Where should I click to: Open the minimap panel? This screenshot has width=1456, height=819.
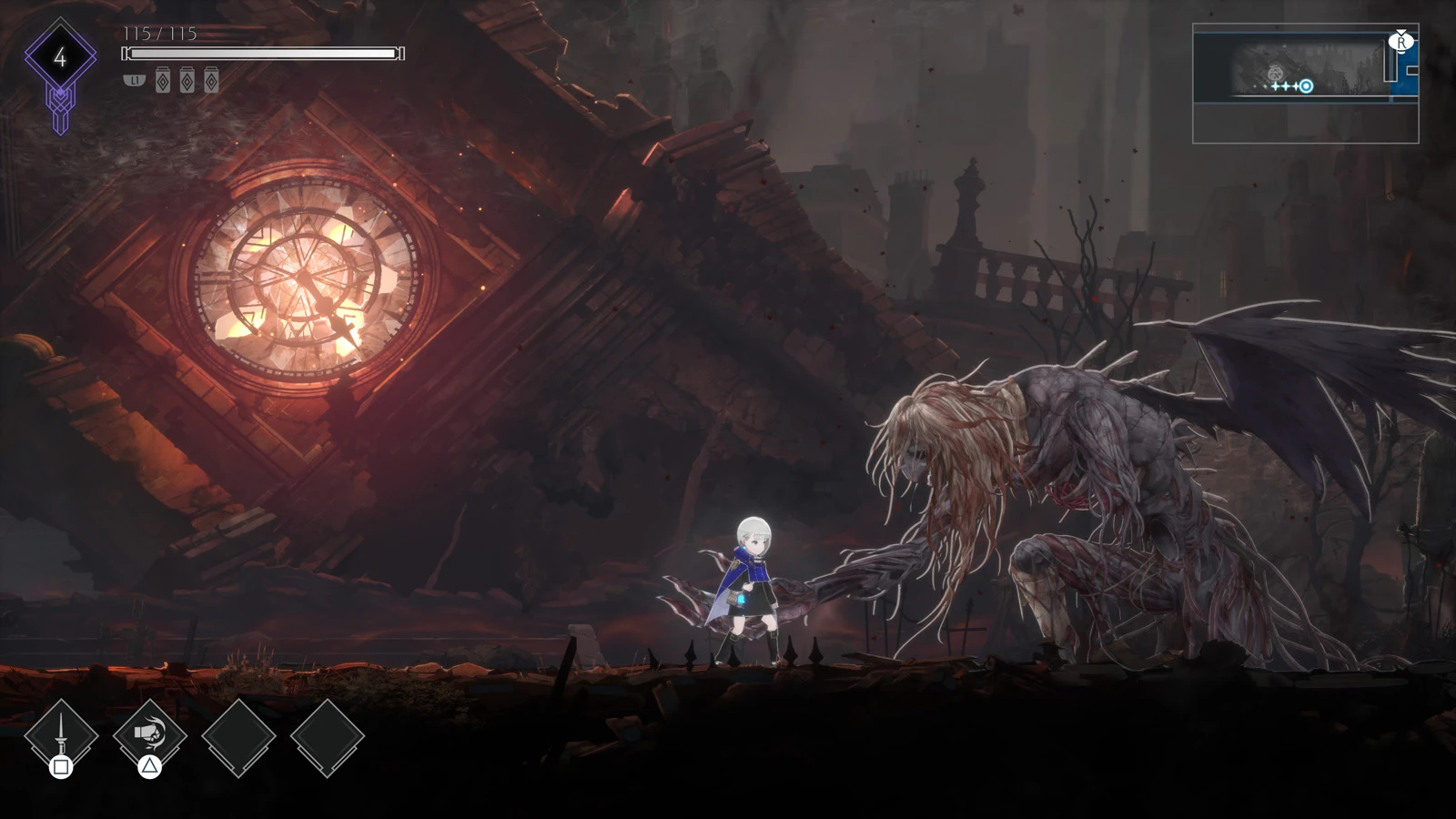click(1305, 84)
